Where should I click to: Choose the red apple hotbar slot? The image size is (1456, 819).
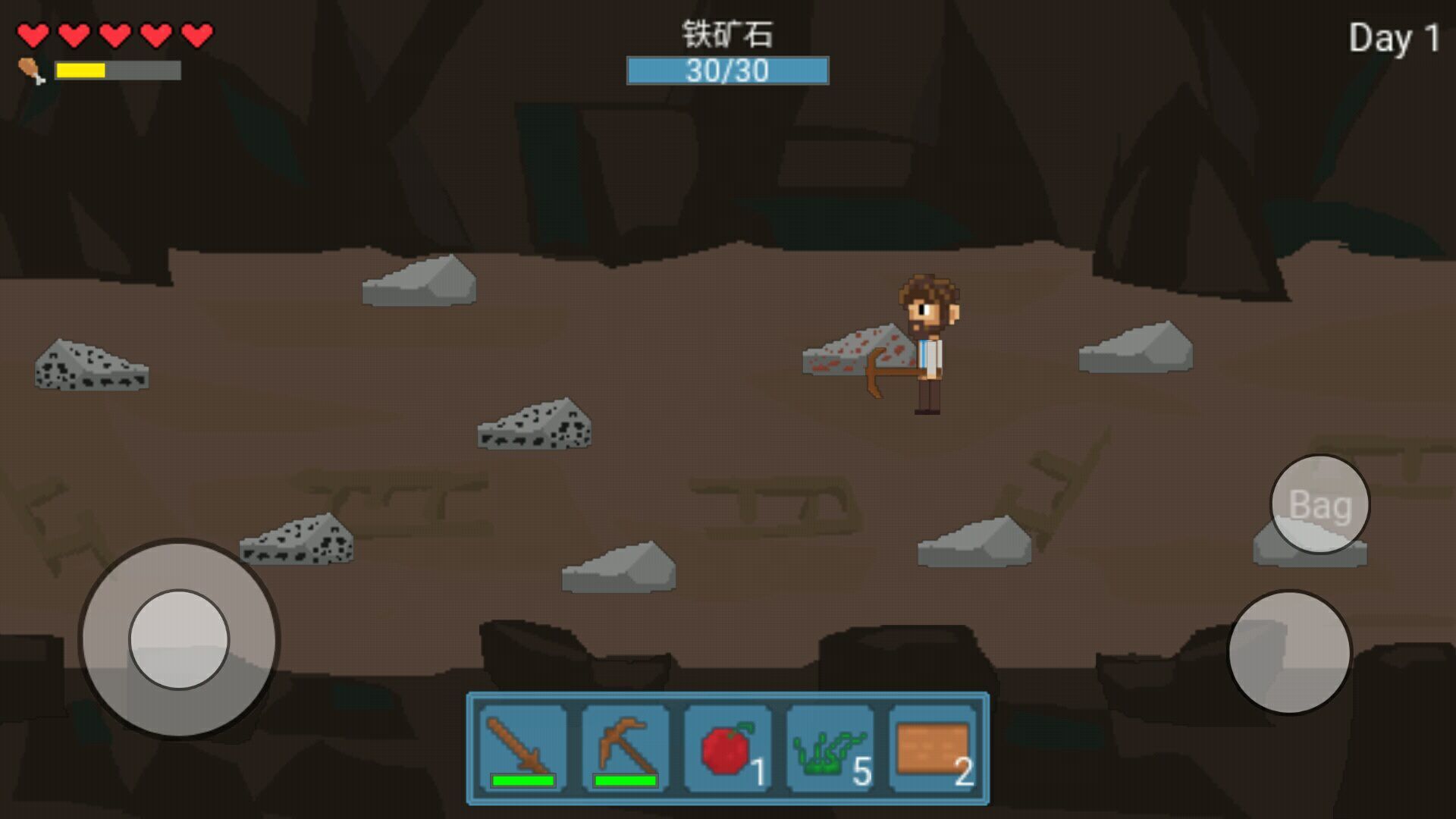click(x=727, y=749)
